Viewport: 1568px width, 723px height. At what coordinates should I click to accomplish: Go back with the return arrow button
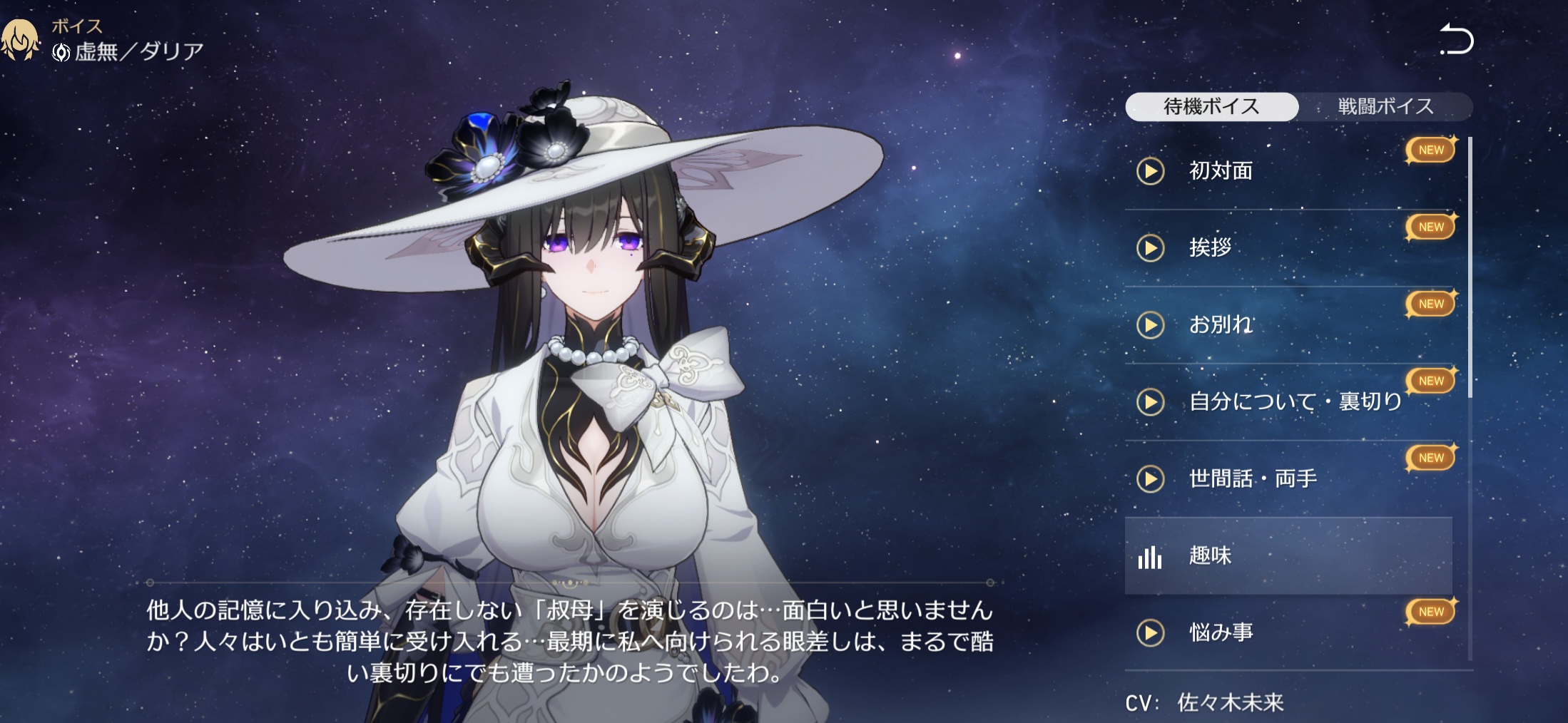pos(1456,40)
